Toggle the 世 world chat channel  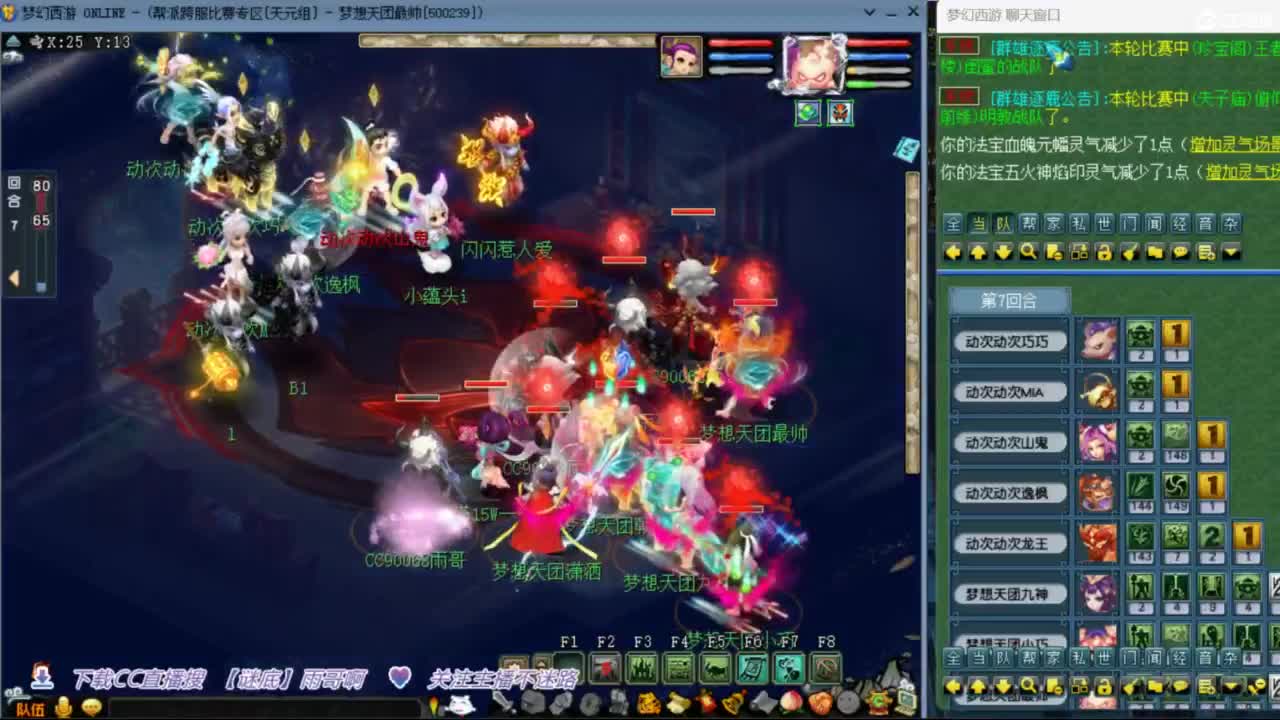(x=1105, y=224)
